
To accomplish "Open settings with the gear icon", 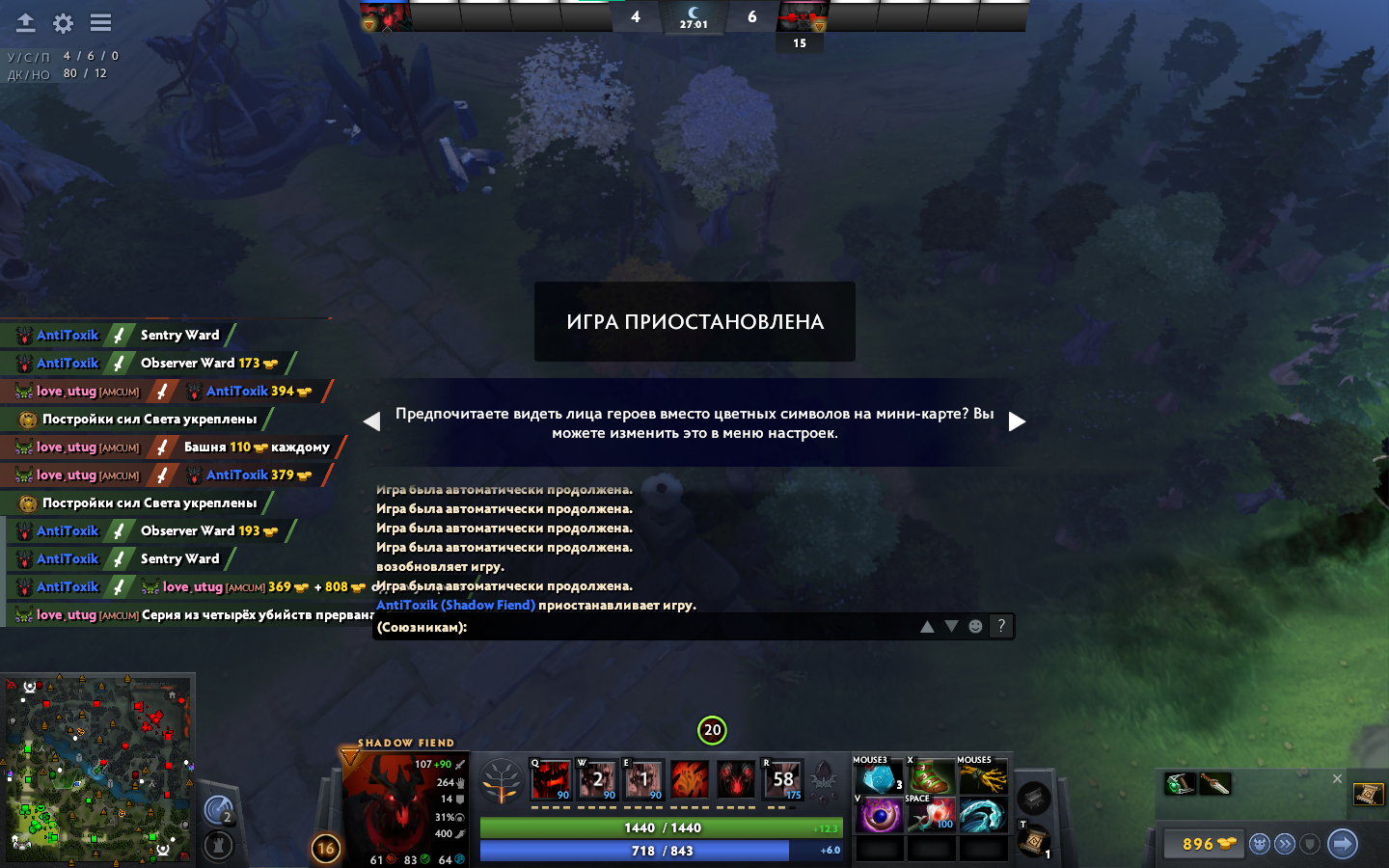I will (63, 22).
